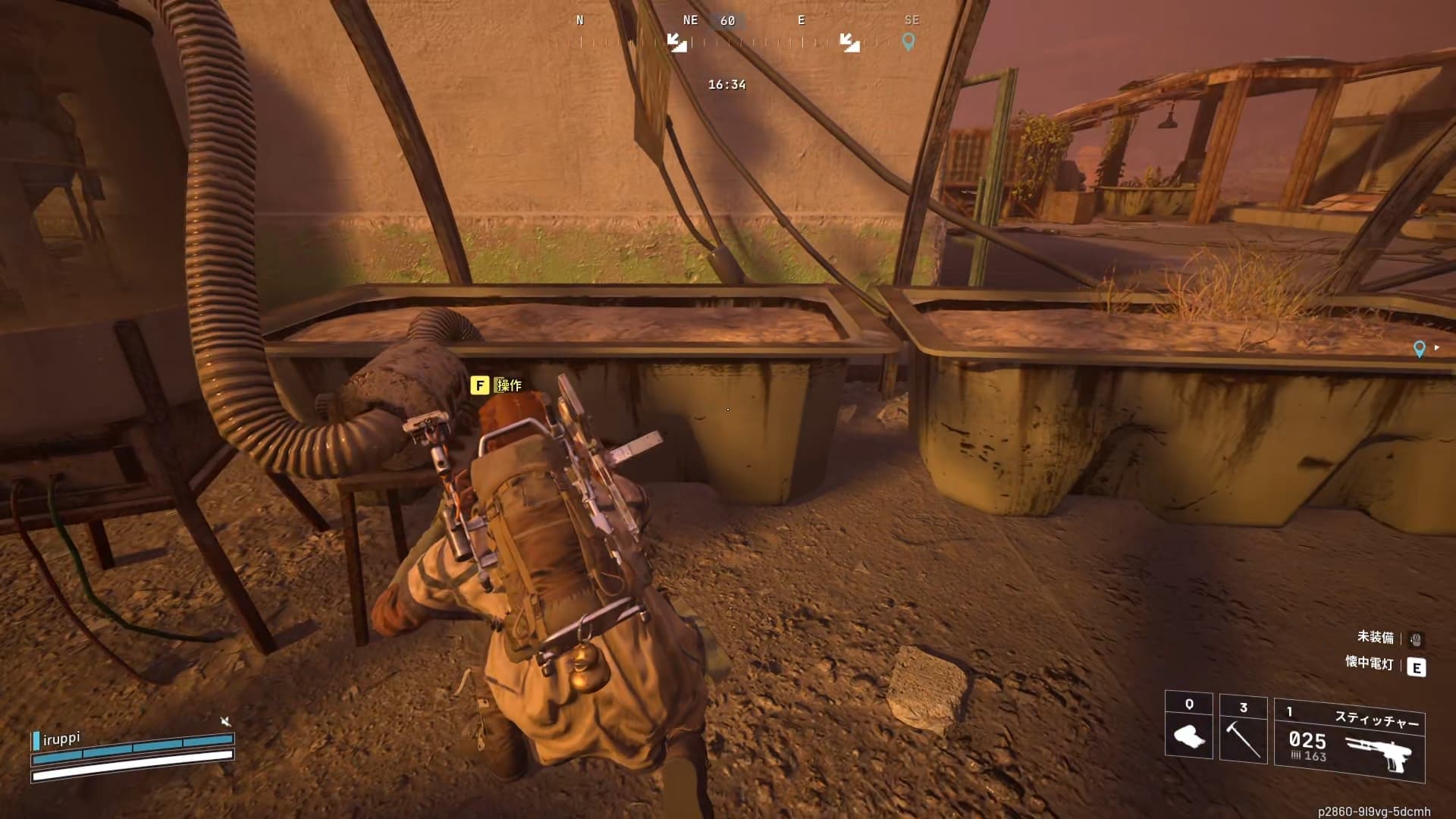Select the item slot numbered 0
Image resolution: width=1456 pixels, height=819 pixels.
(x=1188, y=725)
